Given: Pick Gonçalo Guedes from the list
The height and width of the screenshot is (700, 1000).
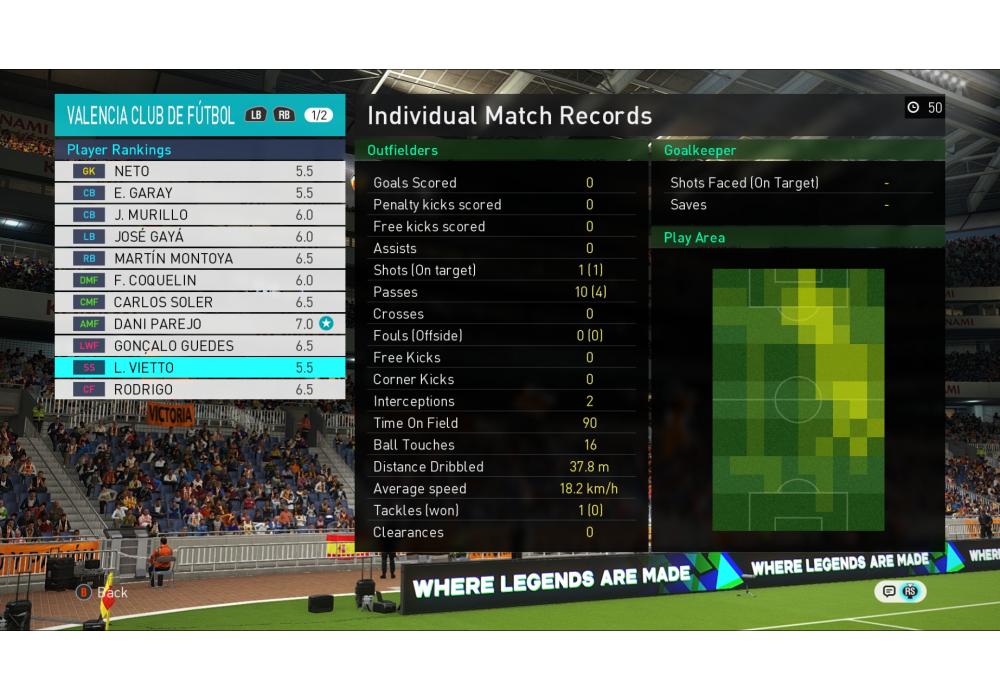Looking at the screenshot, I should coord(200,346).
